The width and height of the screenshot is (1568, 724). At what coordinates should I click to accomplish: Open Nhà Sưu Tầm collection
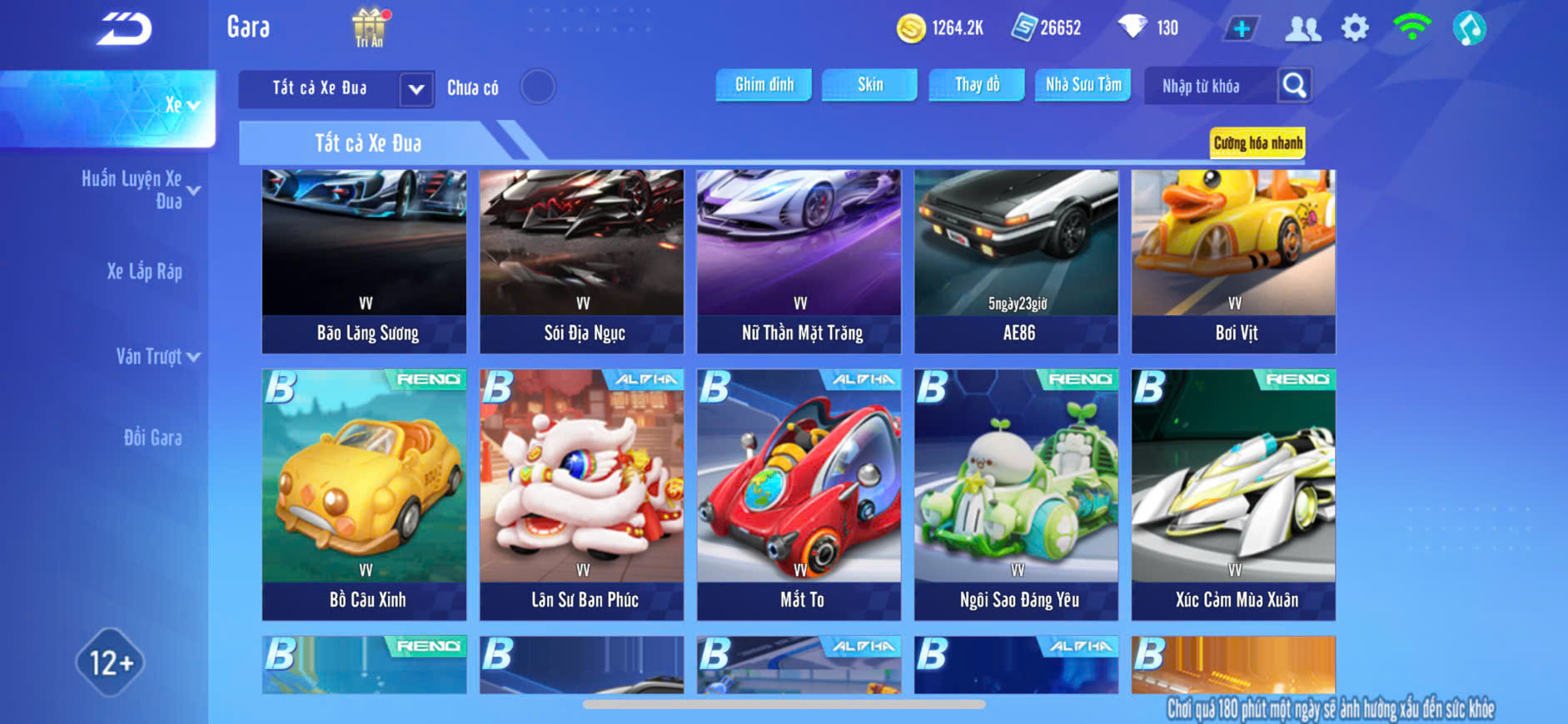click(1083, 85)
